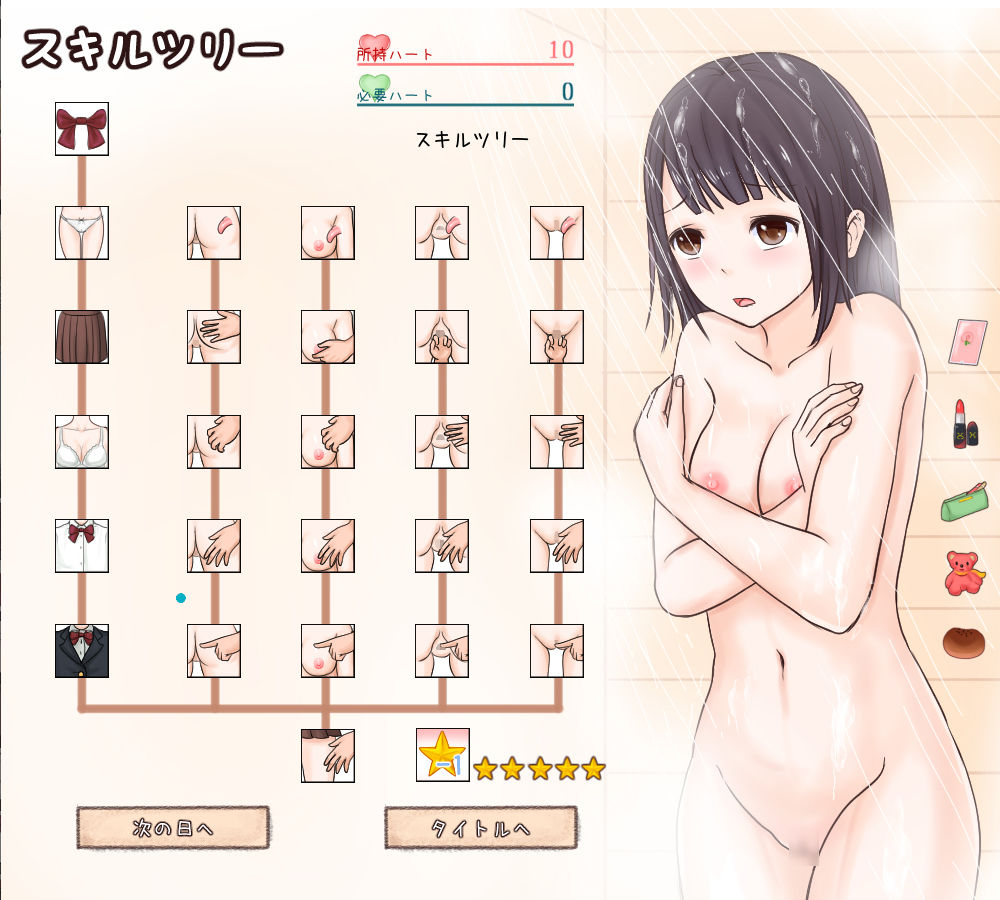
Task: Click the 次の日へ button
Action: coord(173,828)
